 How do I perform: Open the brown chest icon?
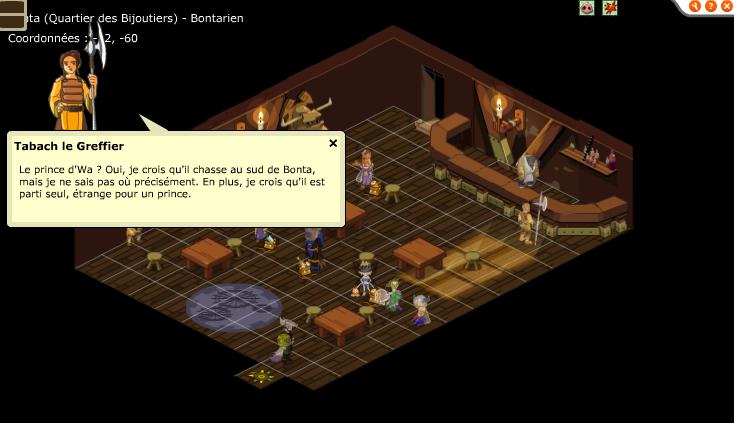(x=11, y=14)
